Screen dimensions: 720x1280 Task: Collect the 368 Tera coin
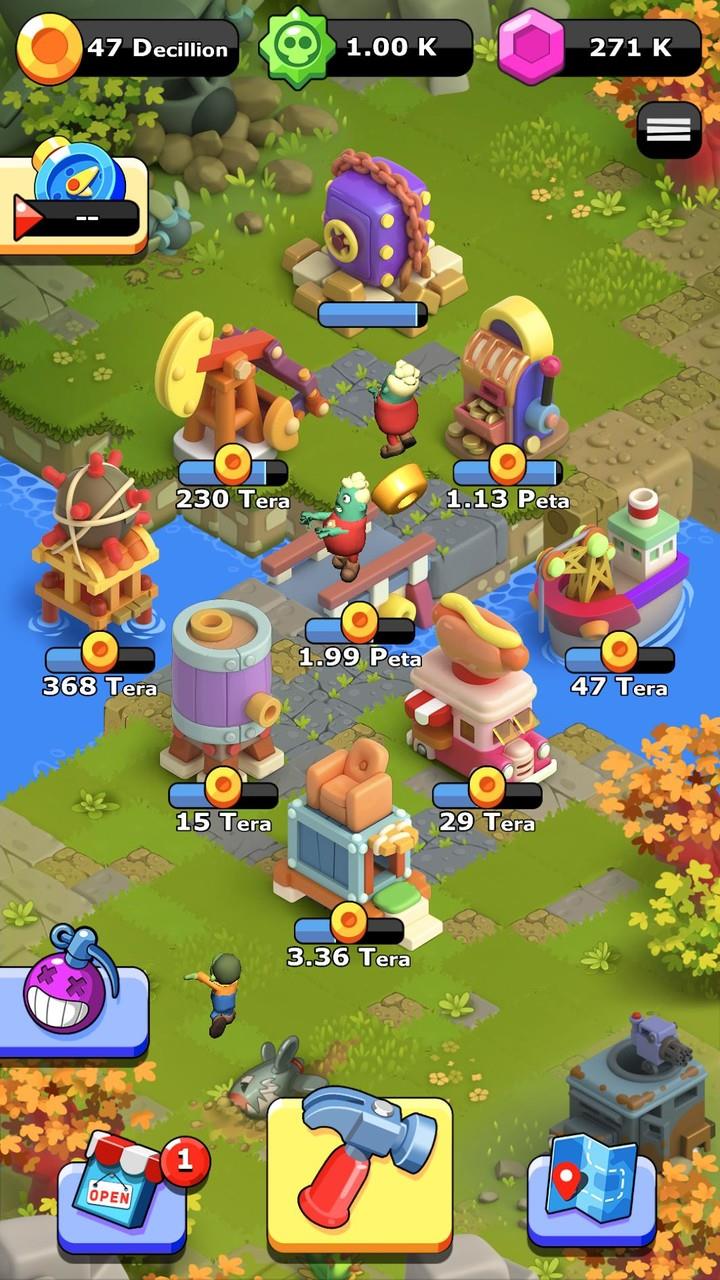click(100, 652)
